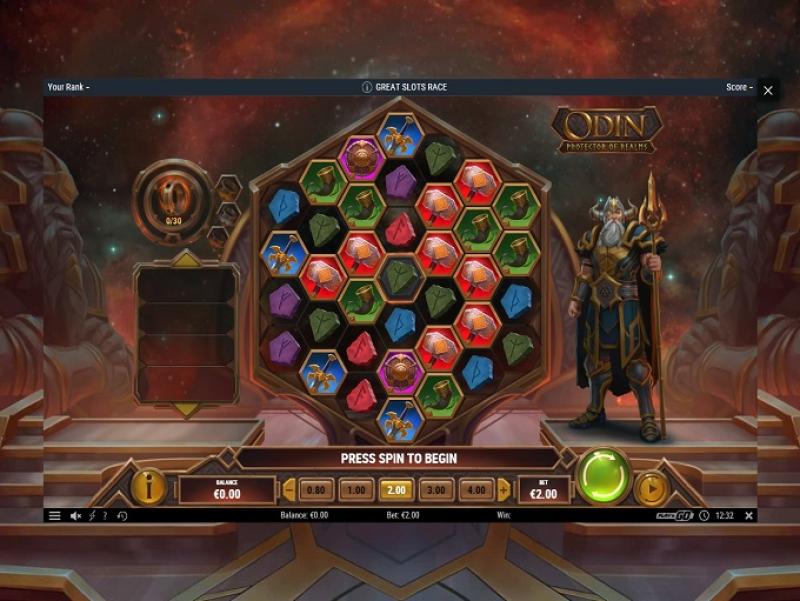Close the Great Slots Race overlay
This screenshot has height=601, width=800.
[x=768, y=90]
